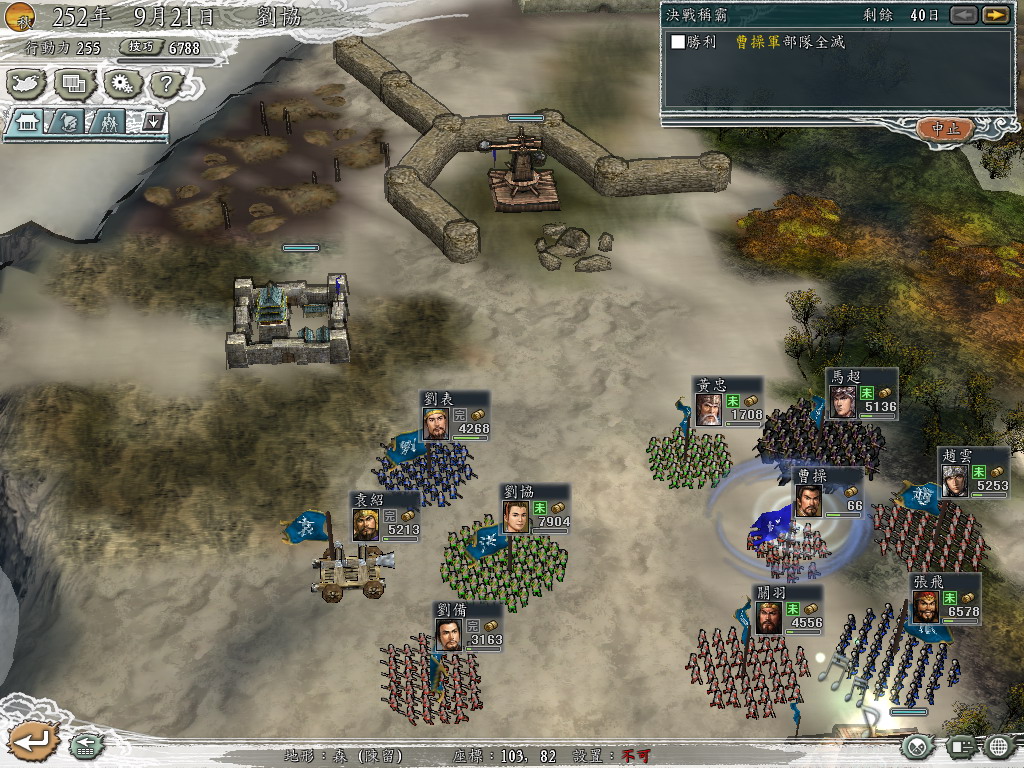Show next objective with orange right arrow
This screenshot has height=768, width=1024.
(x=994, y=15)
